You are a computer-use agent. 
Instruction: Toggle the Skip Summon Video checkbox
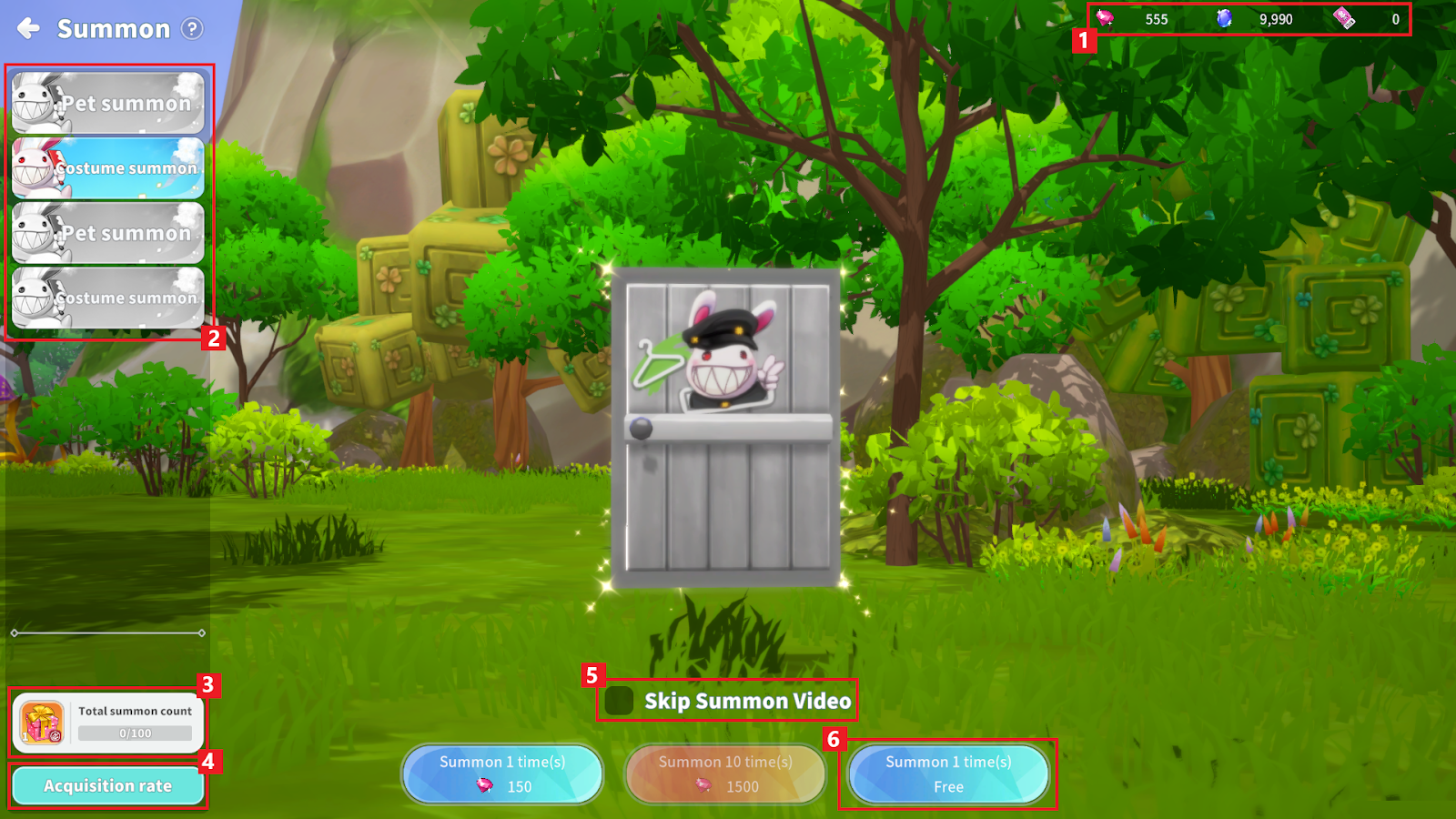pos(620,701)
